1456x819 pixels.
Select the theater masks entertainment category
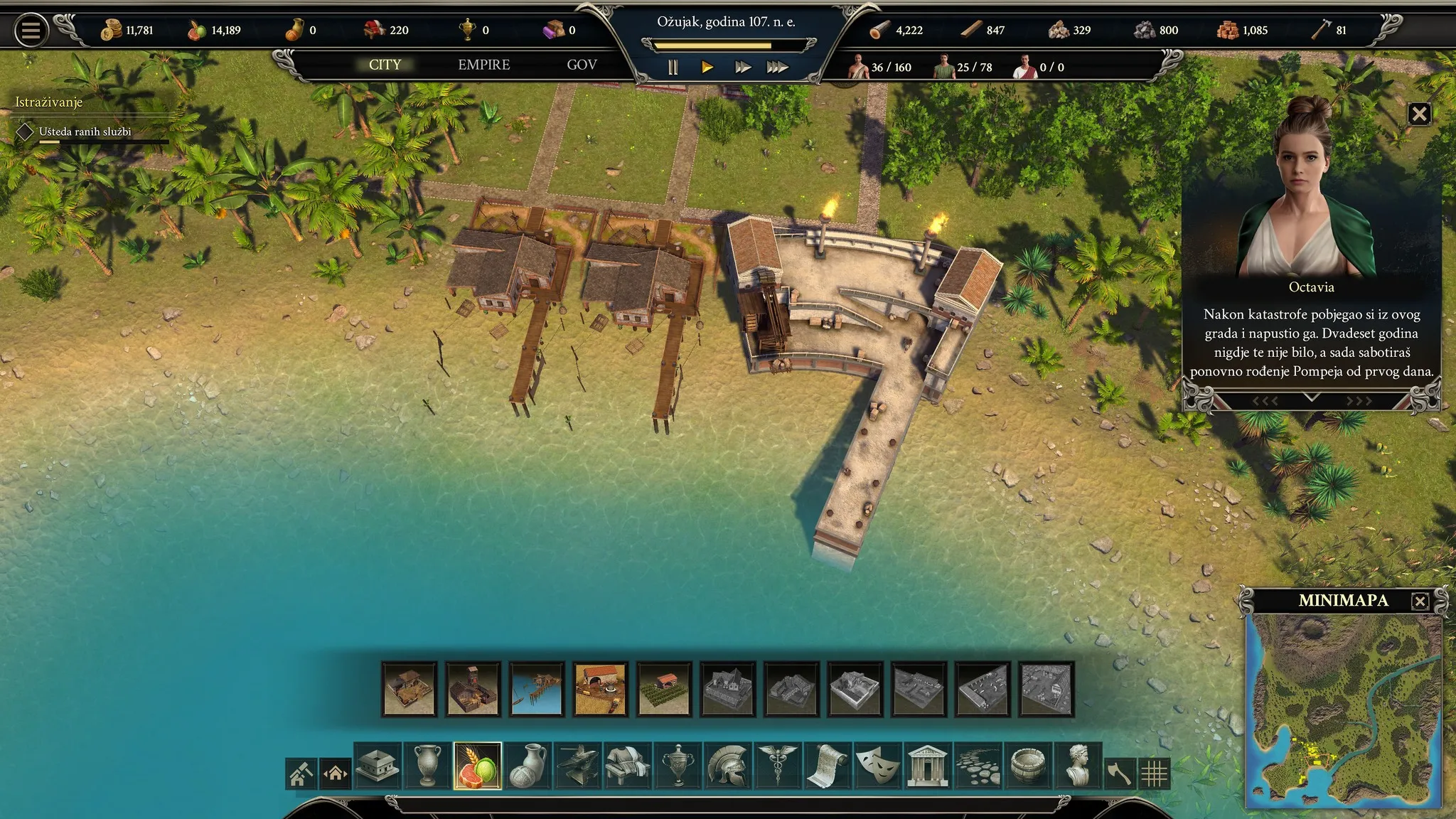coord(877,766)
